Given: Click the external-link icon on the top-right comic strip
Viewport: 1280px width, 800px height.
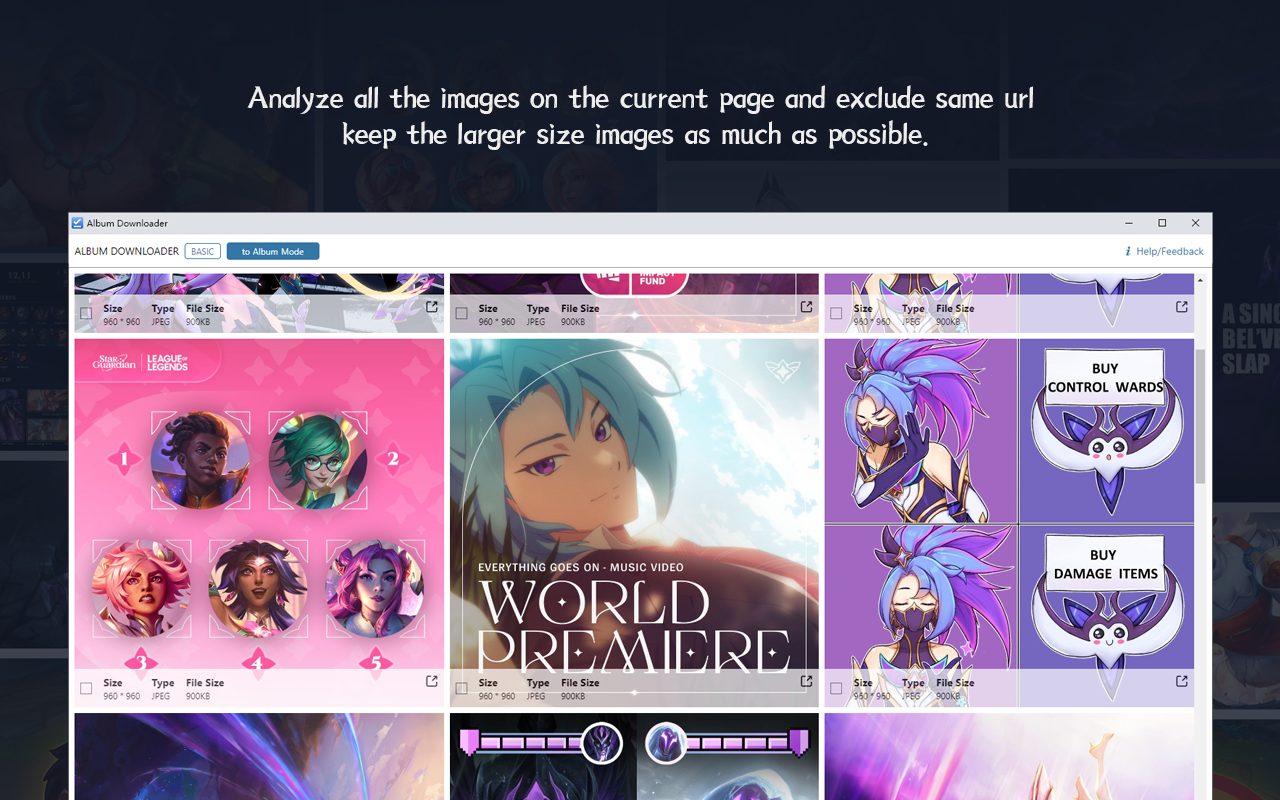Looking at the screenshot, I should [x=1181, y=306].
